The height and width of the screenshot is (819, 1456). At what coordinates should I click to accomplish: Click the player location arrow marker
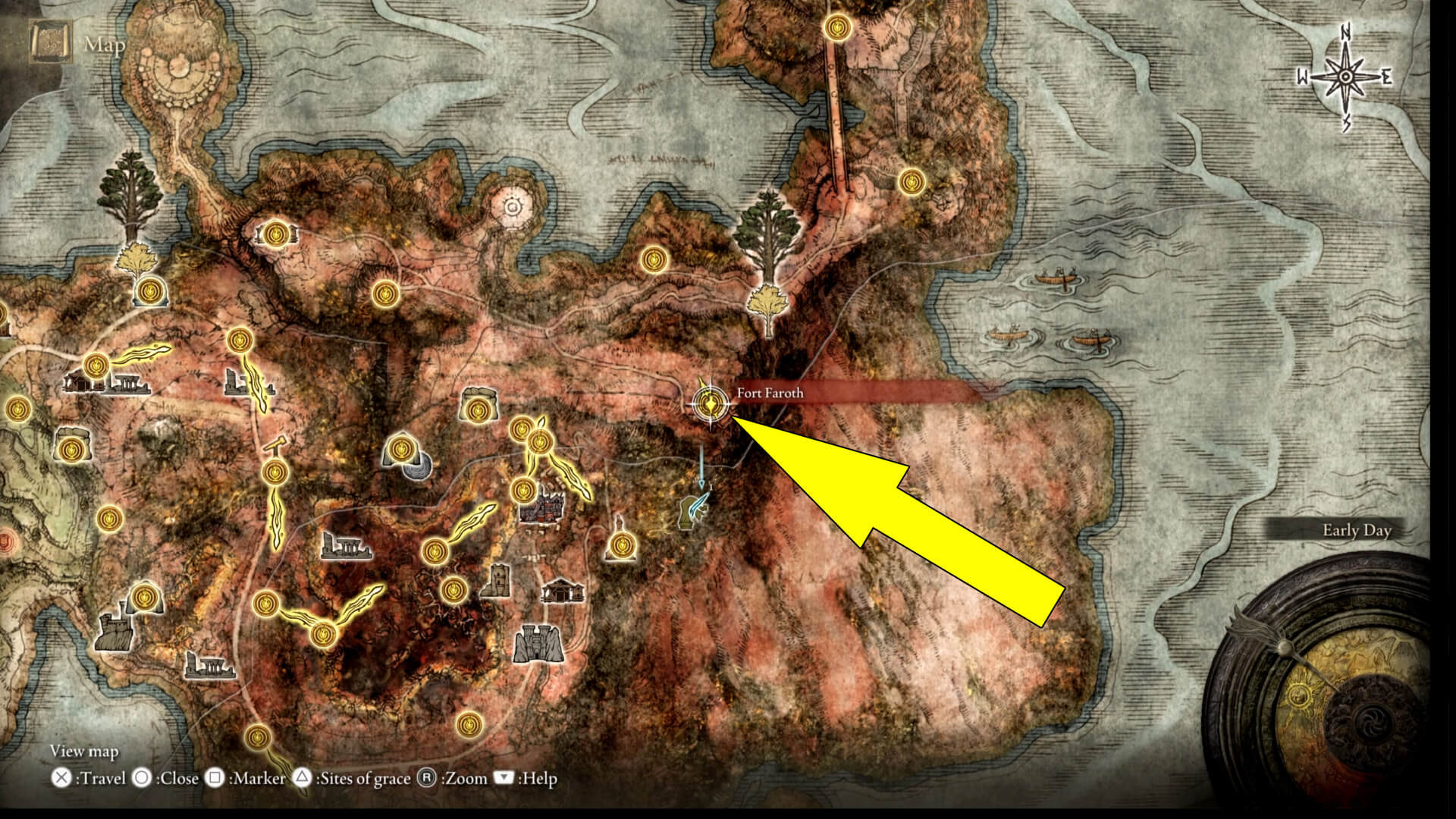[701, 483]
